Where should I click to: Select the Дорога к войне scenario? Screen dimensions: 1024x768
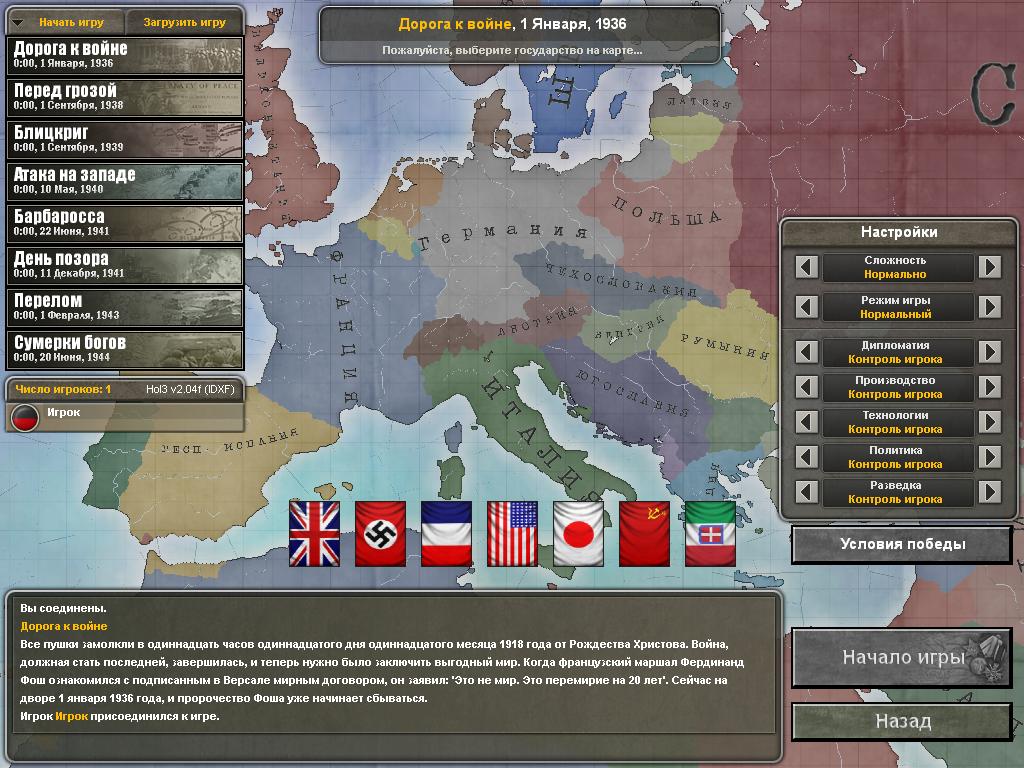click(125, 55)
